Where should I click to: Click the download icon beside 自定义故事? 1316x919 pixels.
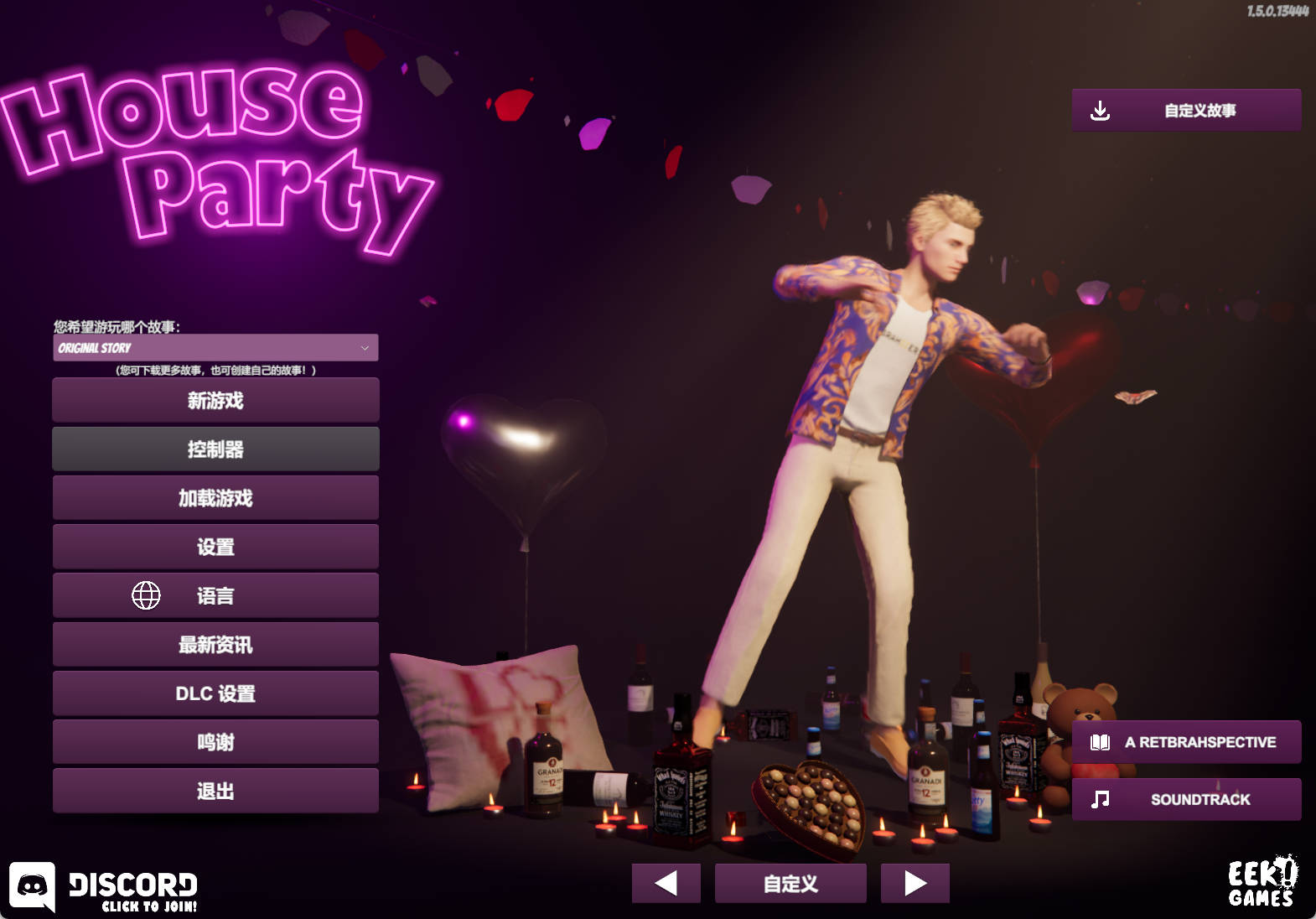[1101, 110]
